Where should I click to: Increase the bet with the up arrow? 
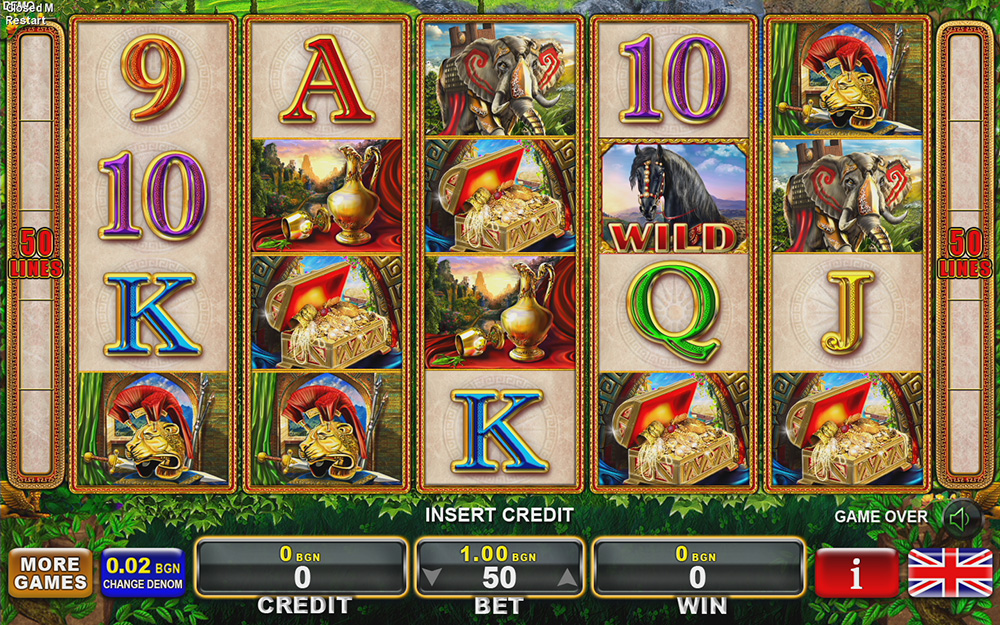click(x=567, y=576)
